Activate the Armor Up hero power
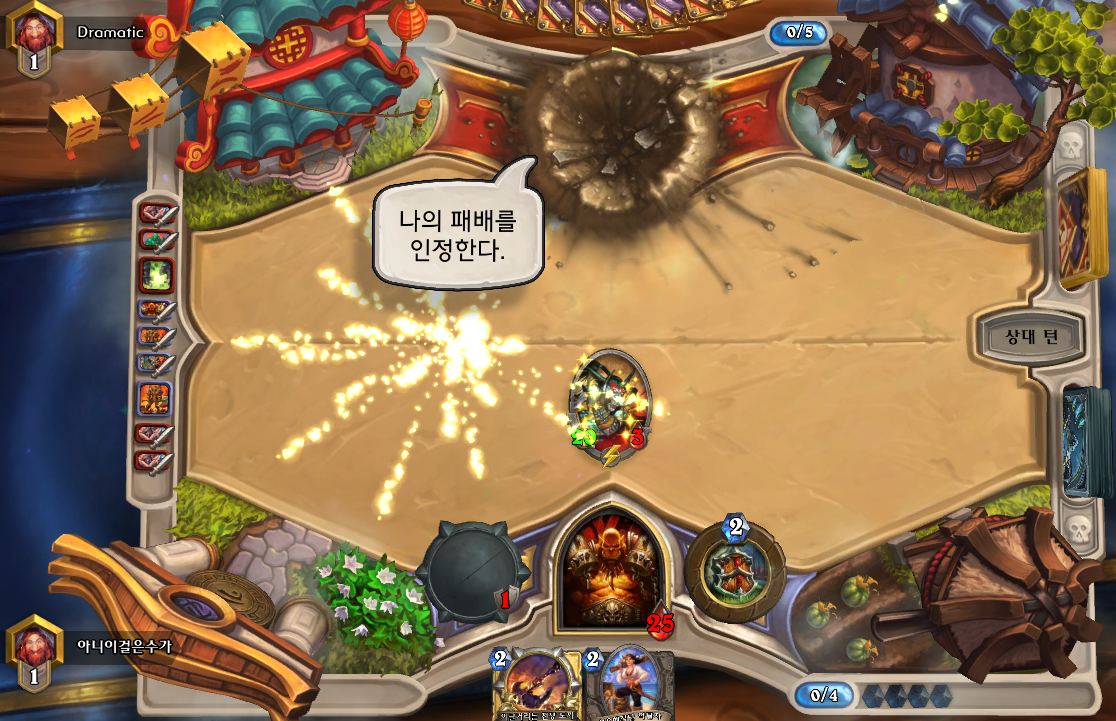1116x721 pixels. point(735,570)
